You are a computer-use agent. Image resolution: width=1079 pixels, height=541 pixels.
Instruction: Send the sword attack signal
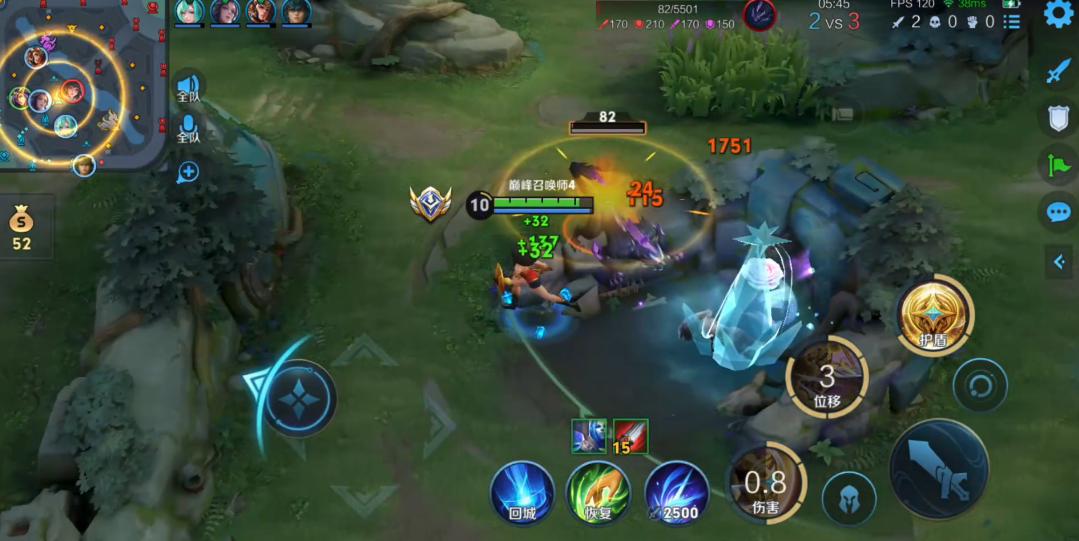[1058, 72]
